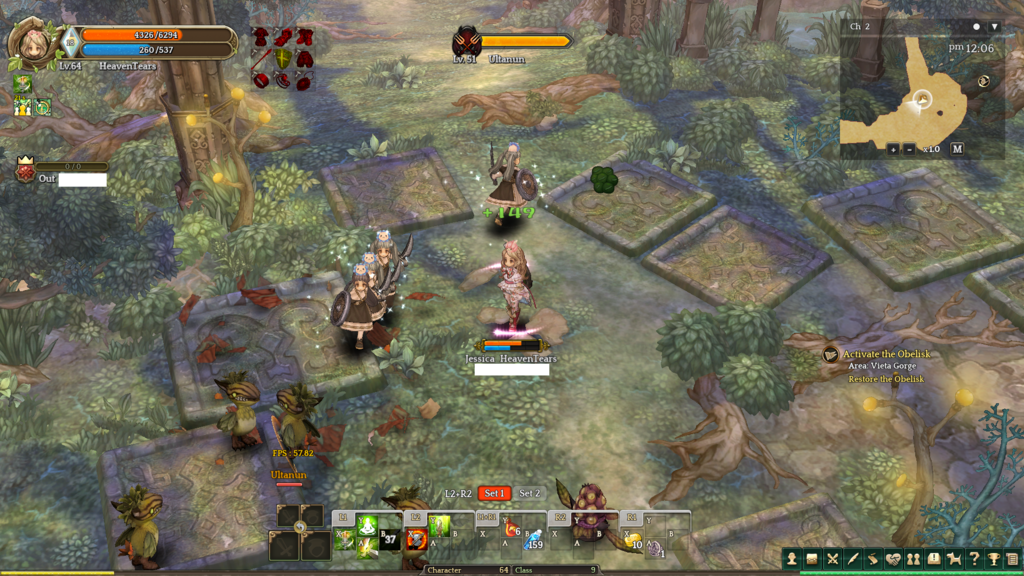Open the crossed swords skills menu
Image resolution: width=1024 pixels, height=576 pixels.
[x=832, y=559]
